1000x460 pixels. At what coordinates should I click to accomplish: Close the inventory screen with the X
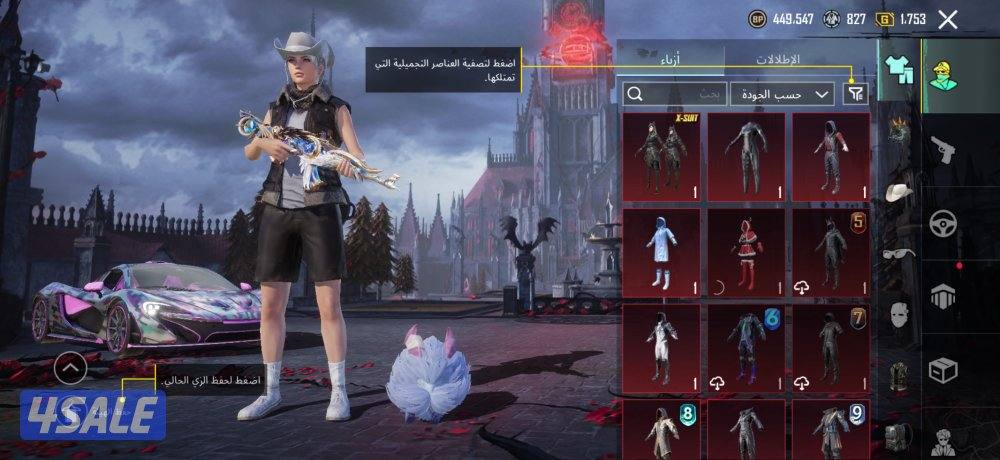tap(948, 19)
